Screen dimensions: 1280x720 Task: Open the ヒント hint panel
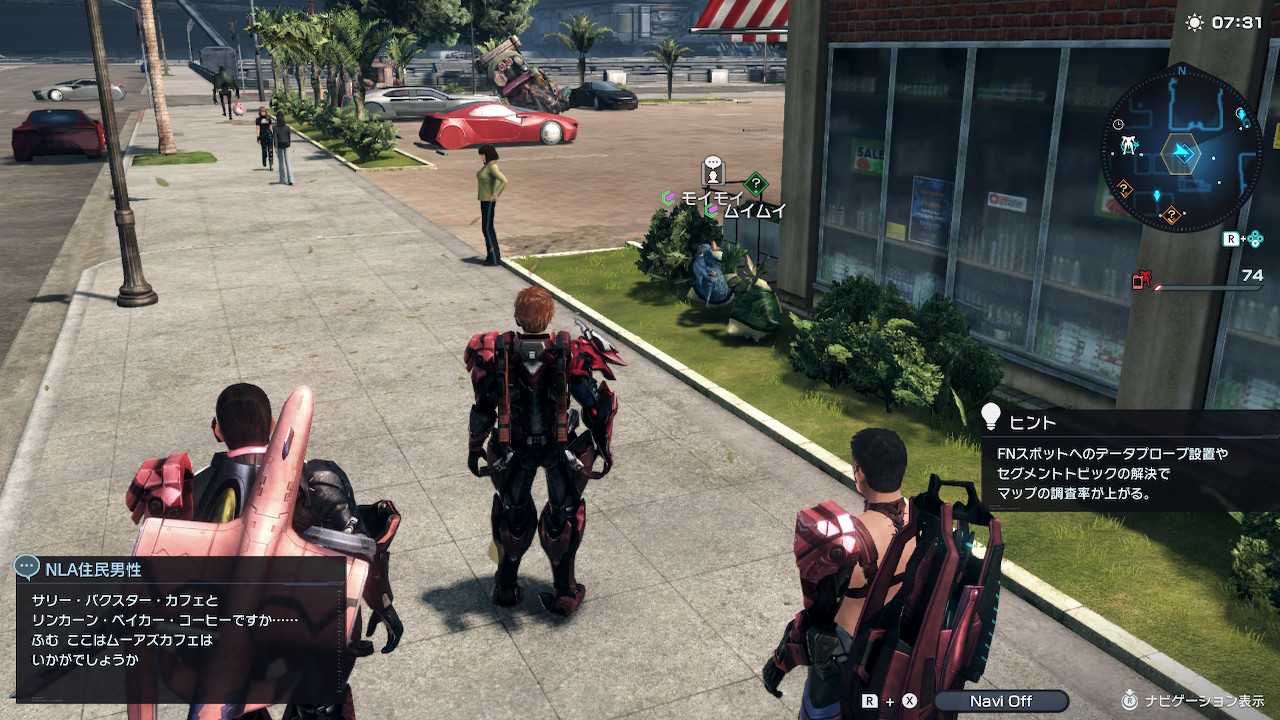[1130, 460]
